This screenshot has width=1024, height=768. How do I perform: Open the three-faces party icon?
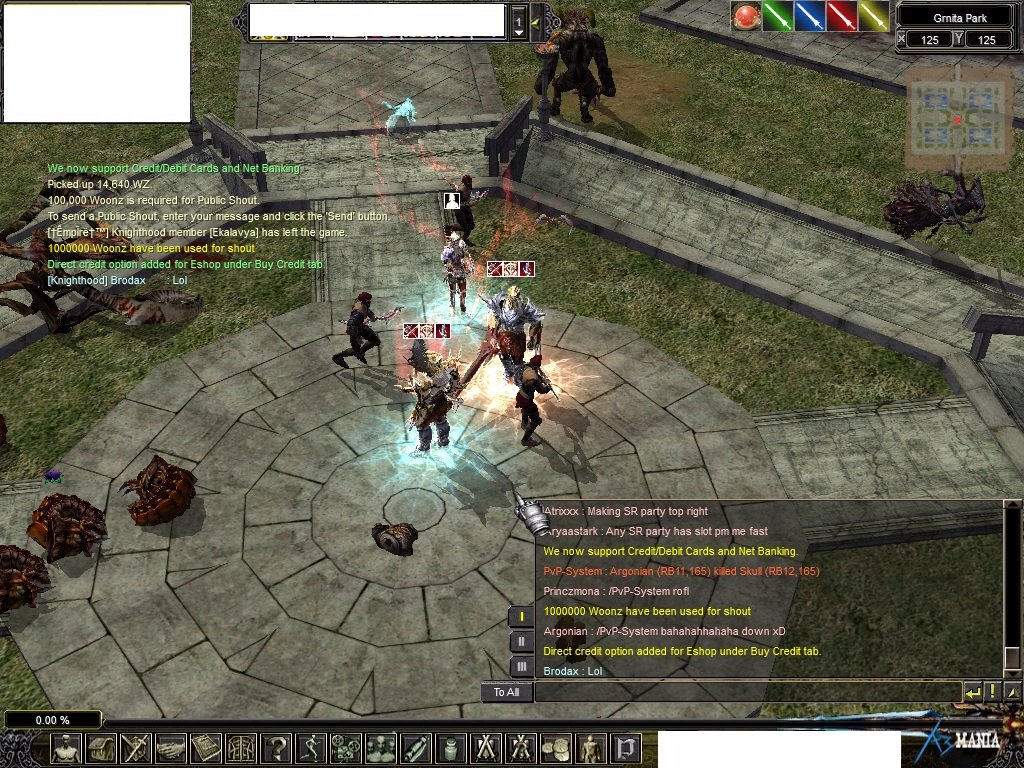click(381, 748)
